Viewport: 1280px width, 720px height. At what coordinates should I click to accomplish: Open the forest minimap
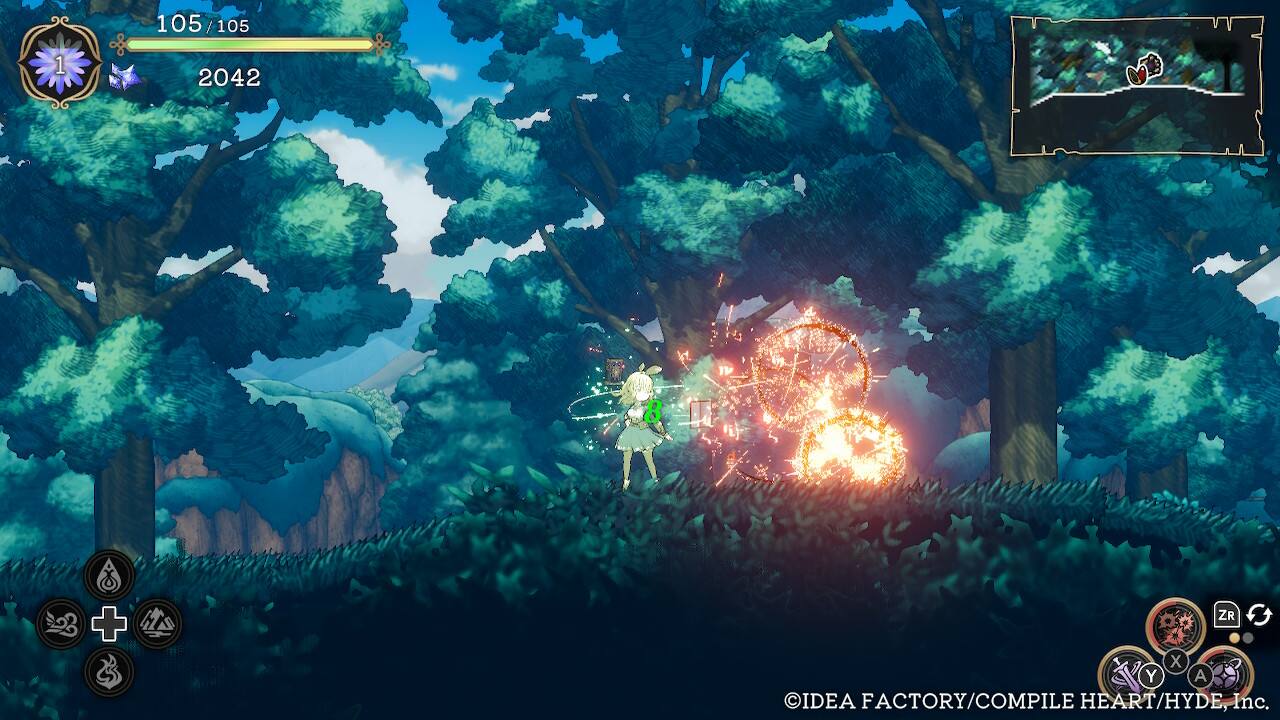1136,86
